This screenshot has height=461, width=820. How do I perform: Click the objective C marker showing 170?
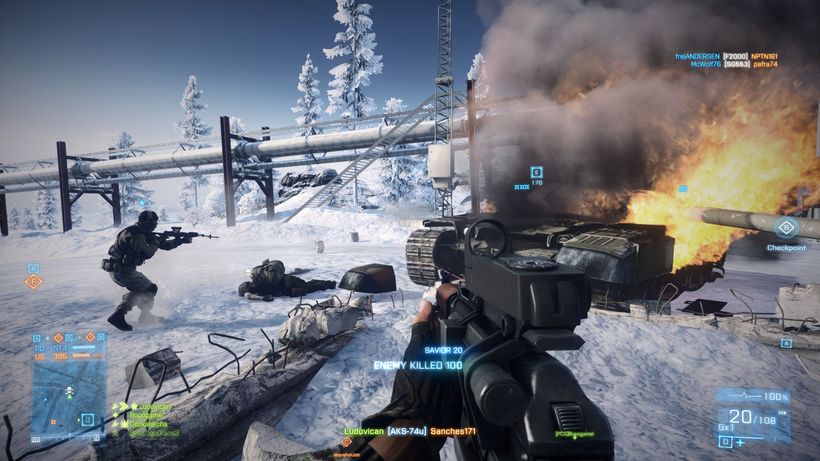pyautogui.click(x=536, y=172)
